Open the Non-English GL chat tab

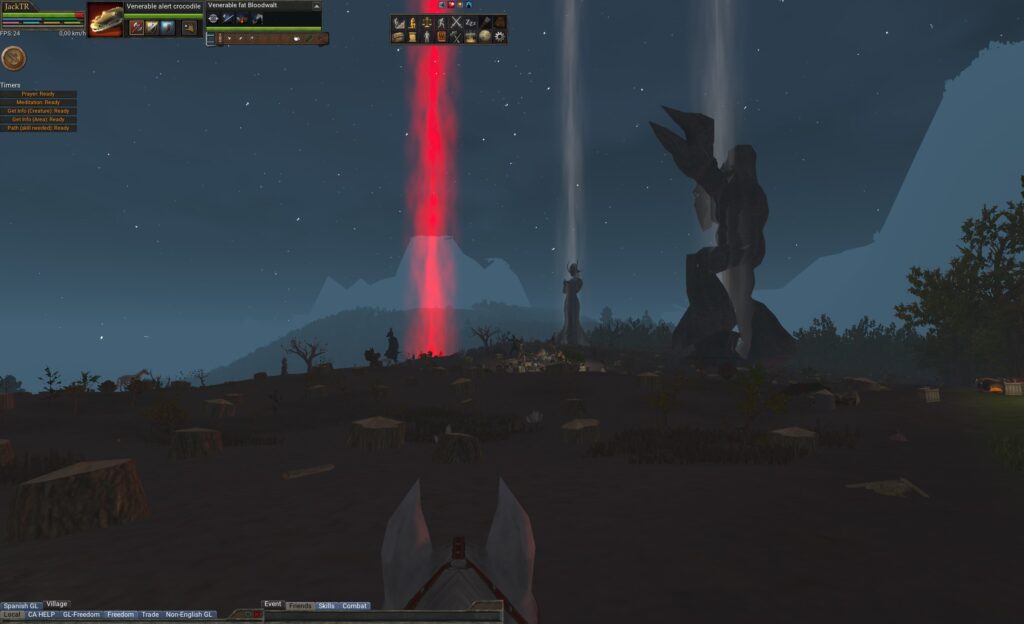[189, 614]
